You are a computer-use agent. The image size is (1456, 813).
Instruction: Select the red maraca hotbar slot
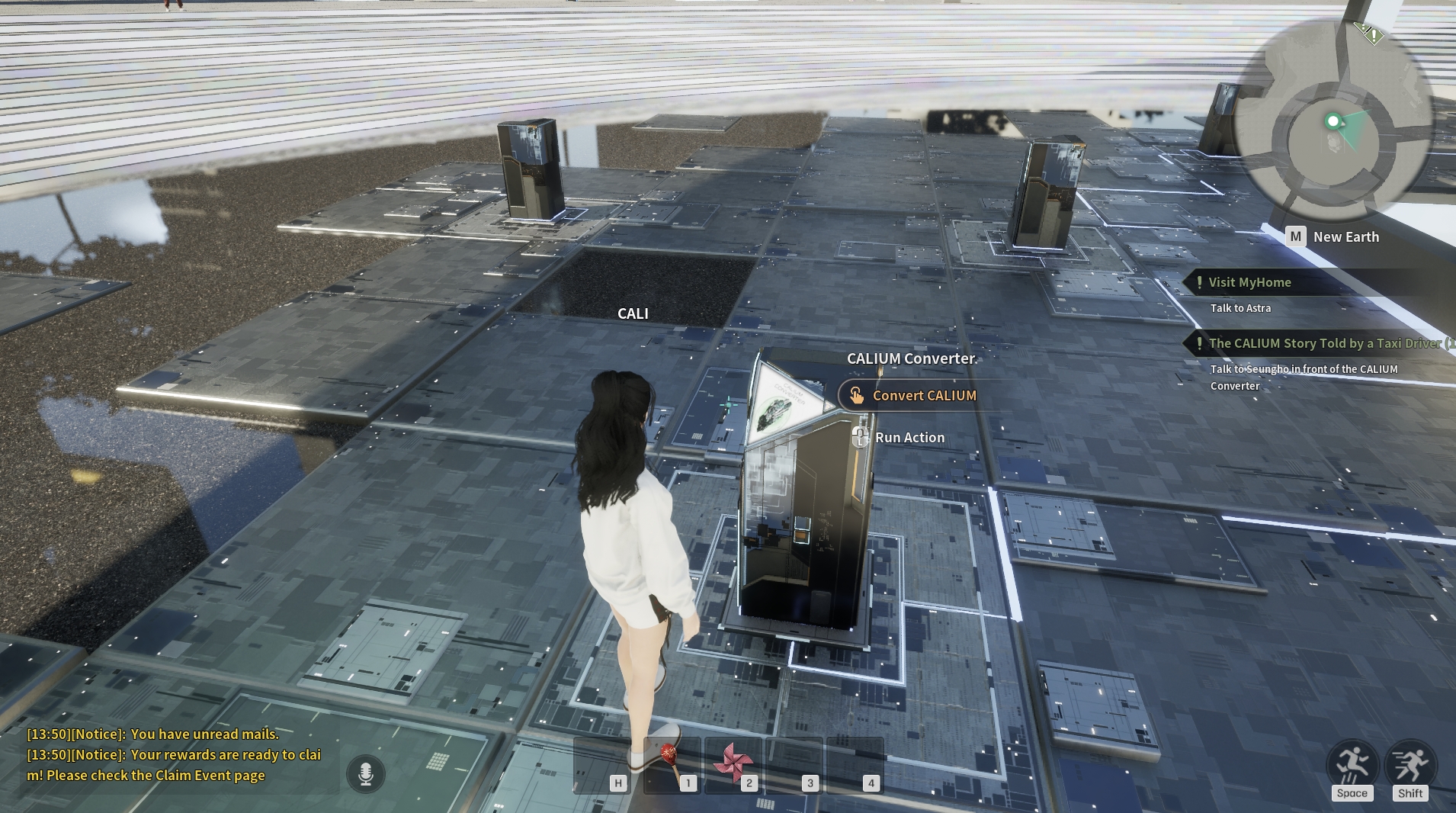[672, 763]
